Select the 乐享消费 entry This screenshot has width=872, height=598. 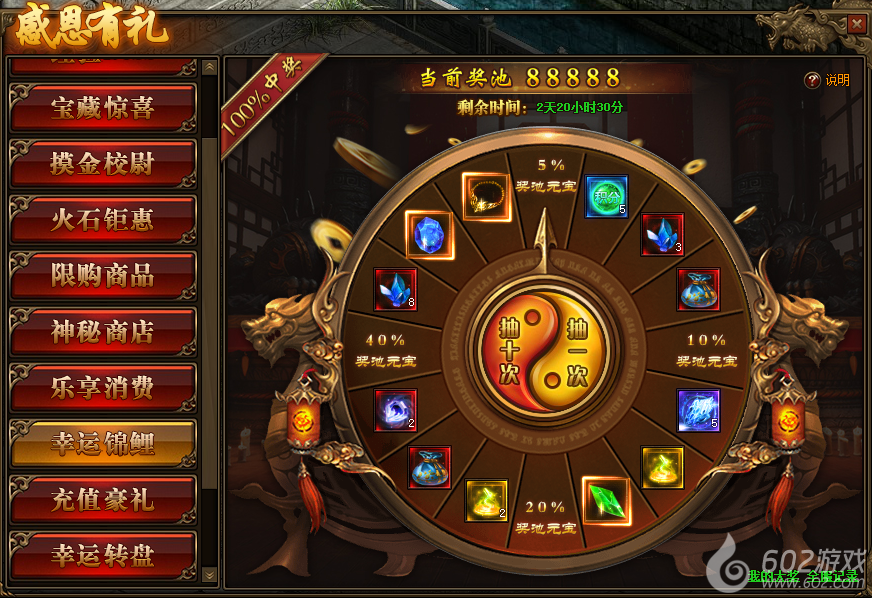102,388
